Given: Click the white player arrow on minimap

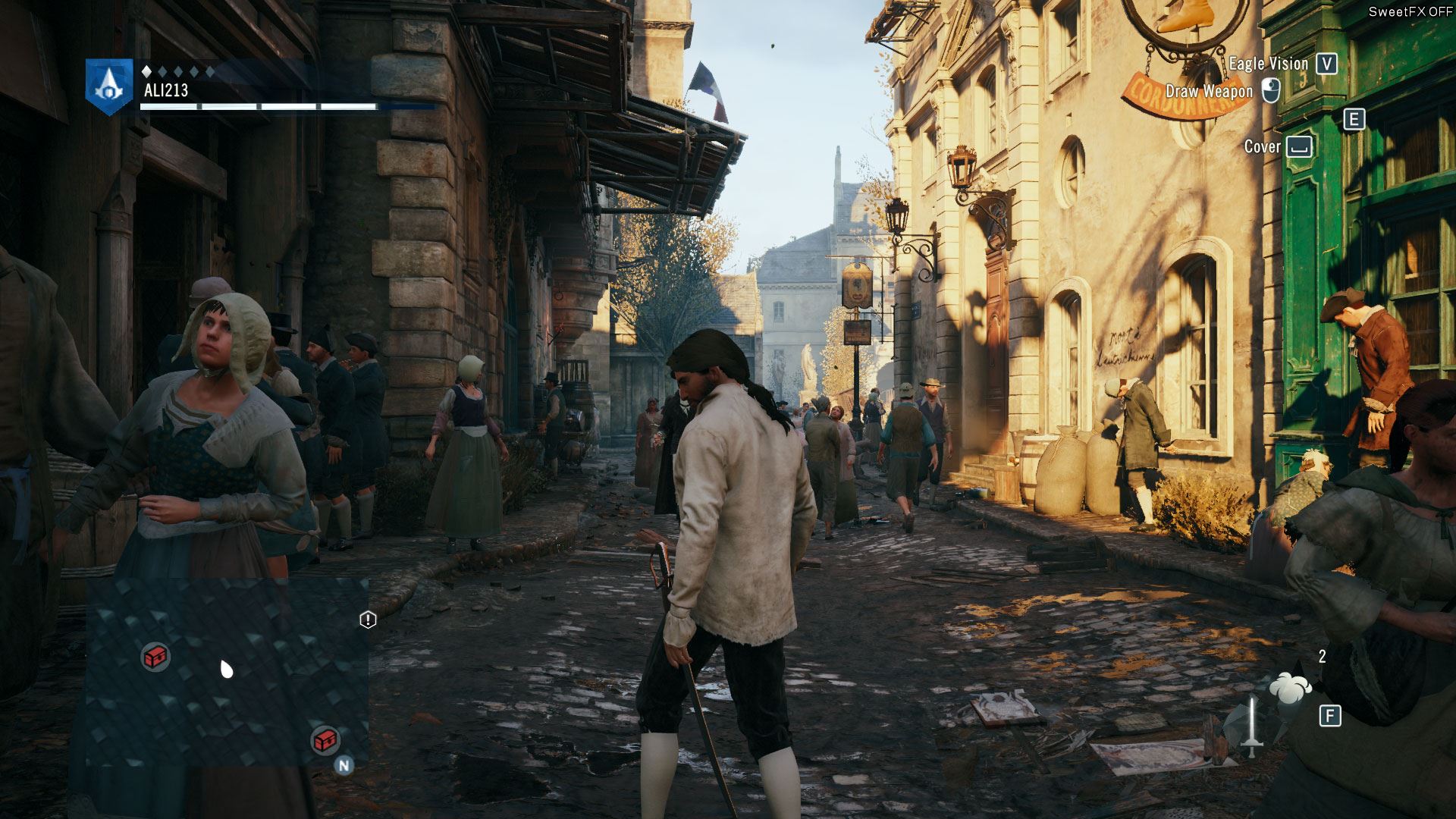Looking at the screenshot, I should [226, 669].
